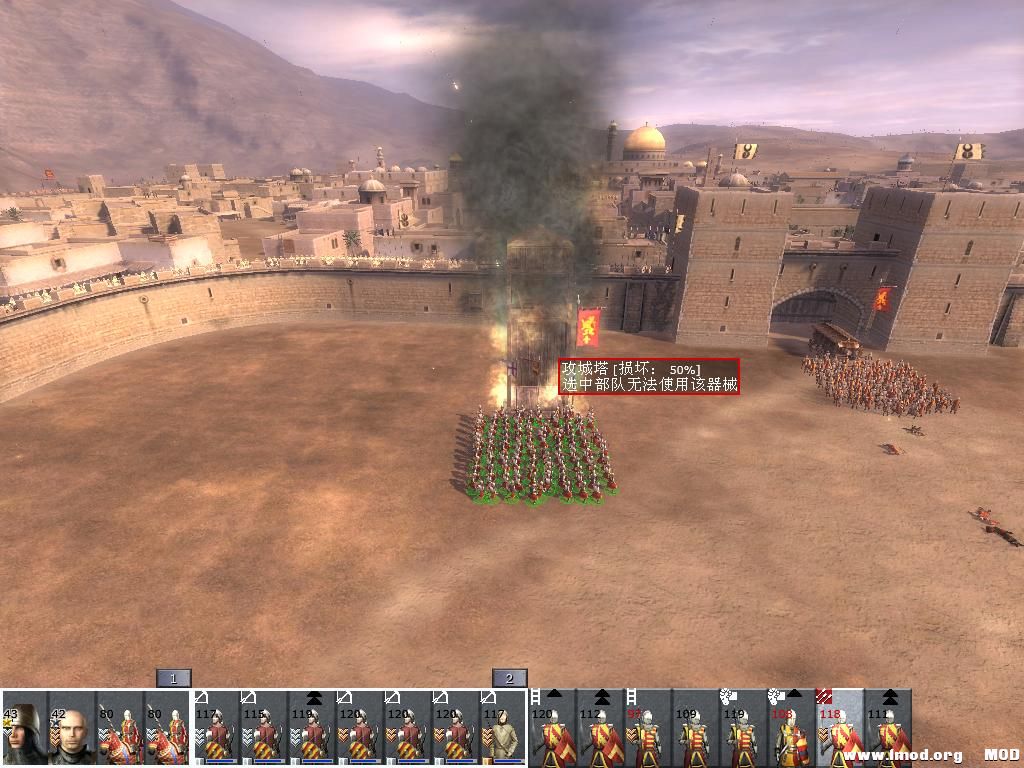Select the highlighted unit card with 118 soldiers
Screen dimensions: 1024x768
point(840,728)
